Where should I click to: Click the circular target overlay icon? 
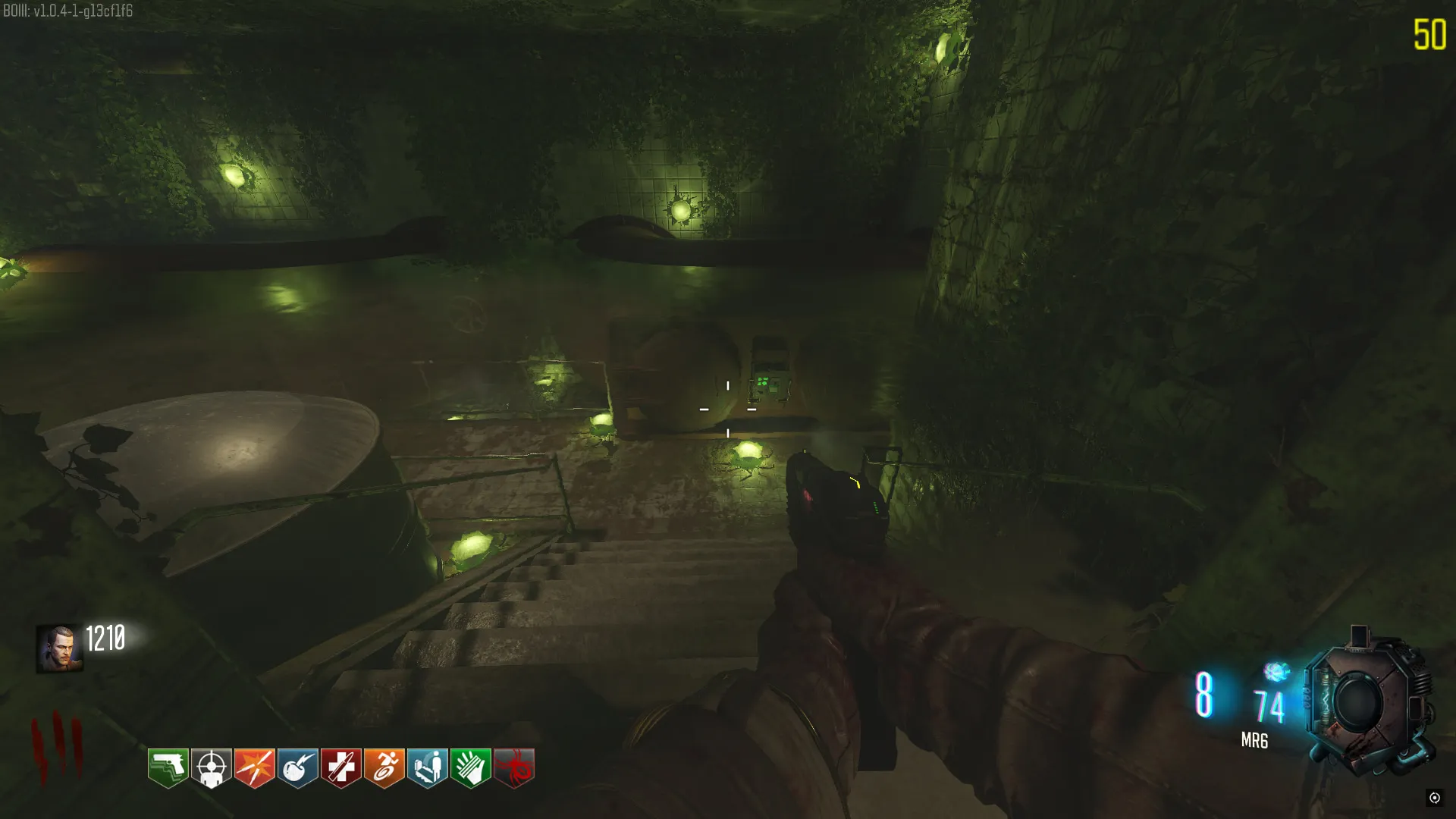click(x=1434, y=797)
